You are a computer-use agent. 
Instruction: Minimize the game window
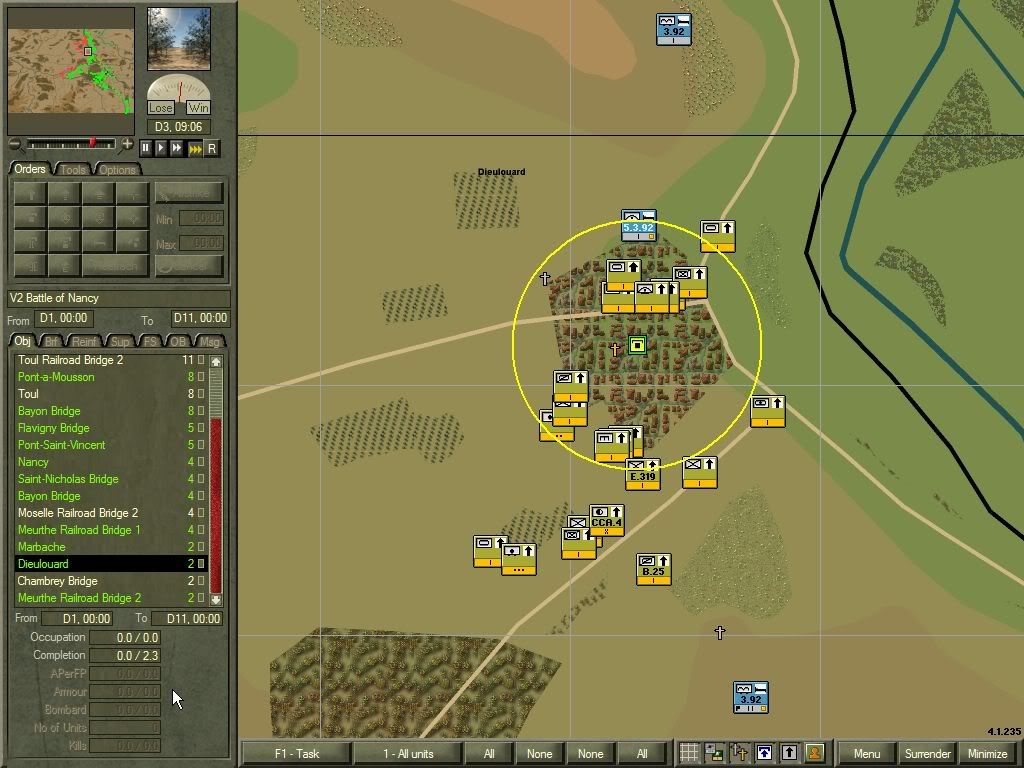(x=987, y=753)
